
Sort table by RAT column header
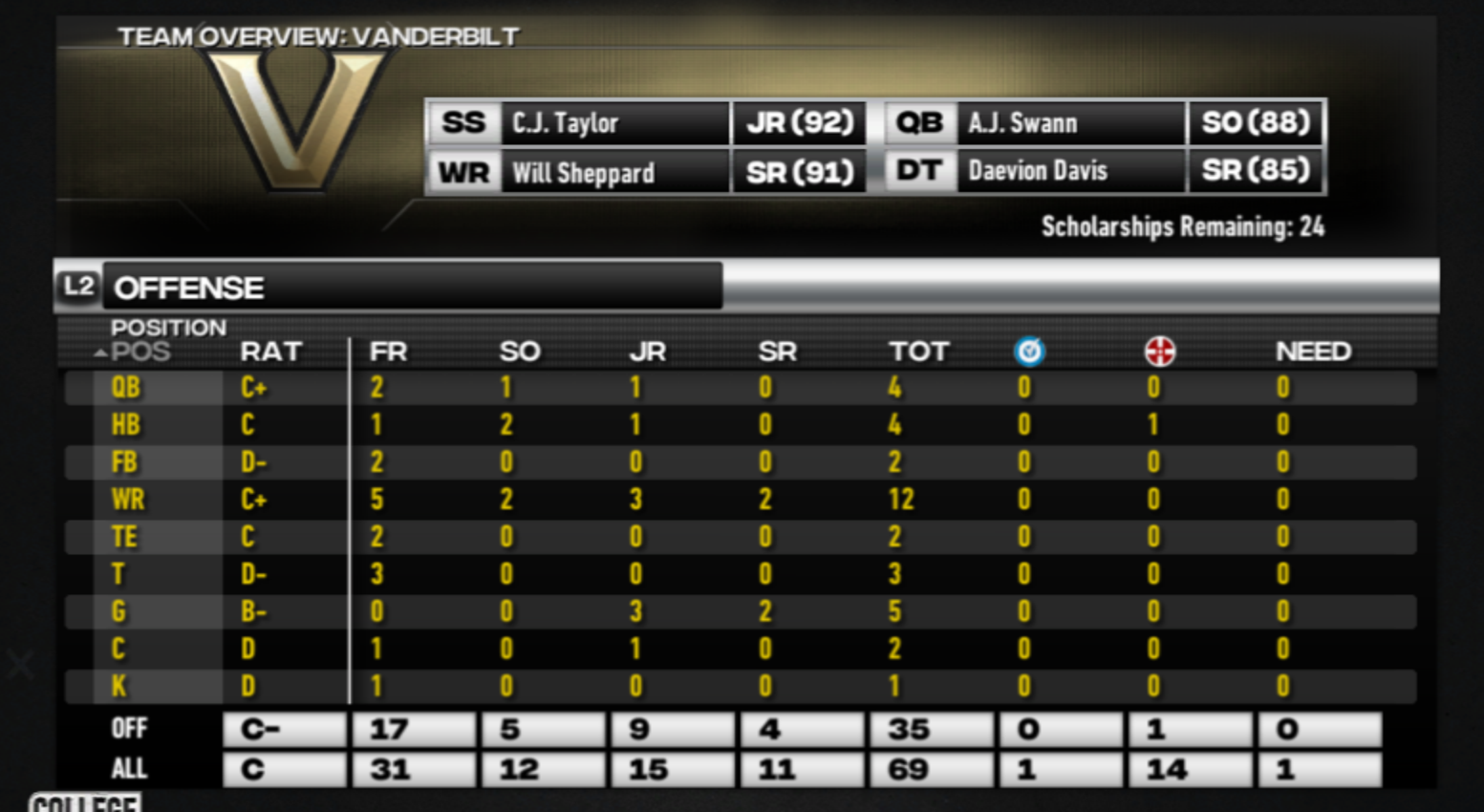[x=270, y=352]
